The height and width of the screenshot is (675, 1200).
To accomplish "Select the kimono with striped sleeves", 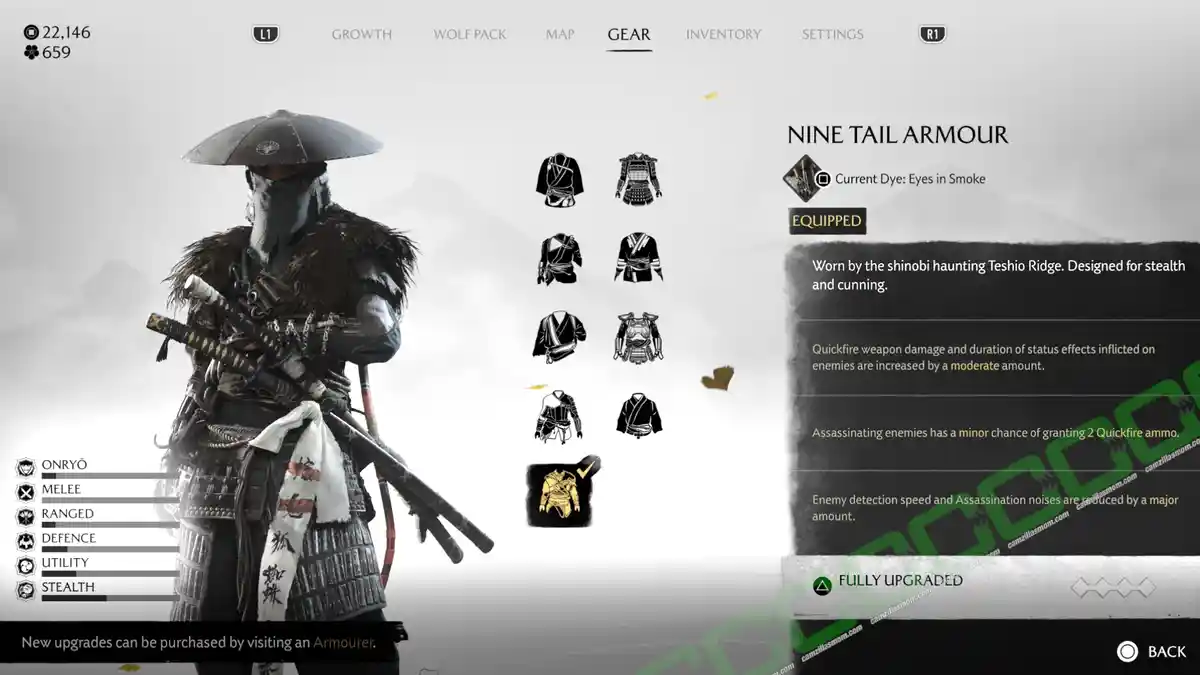I will tap(638, 258).
